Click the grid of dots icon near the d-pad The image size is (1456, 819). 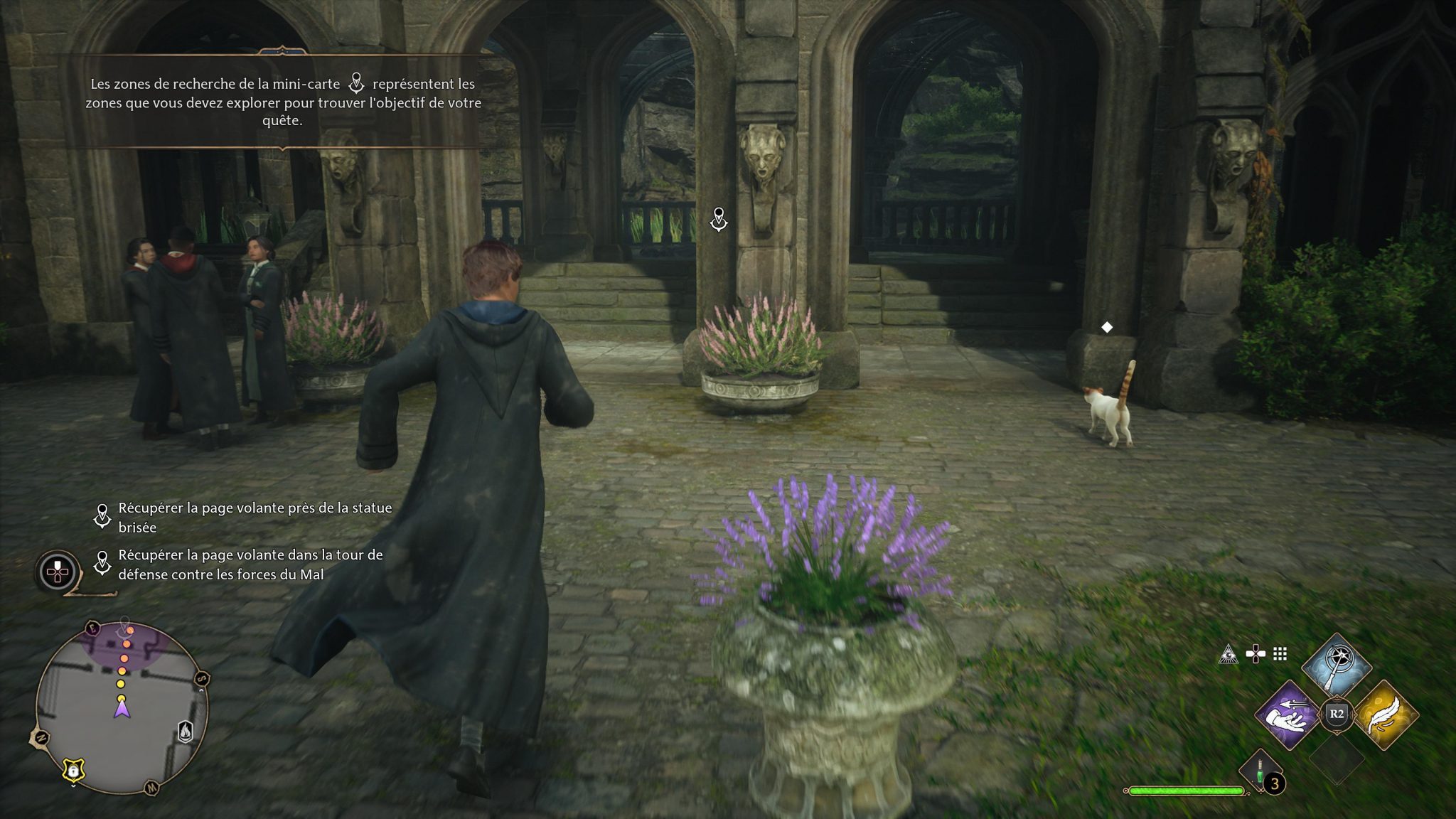[x=1279, y=655]
